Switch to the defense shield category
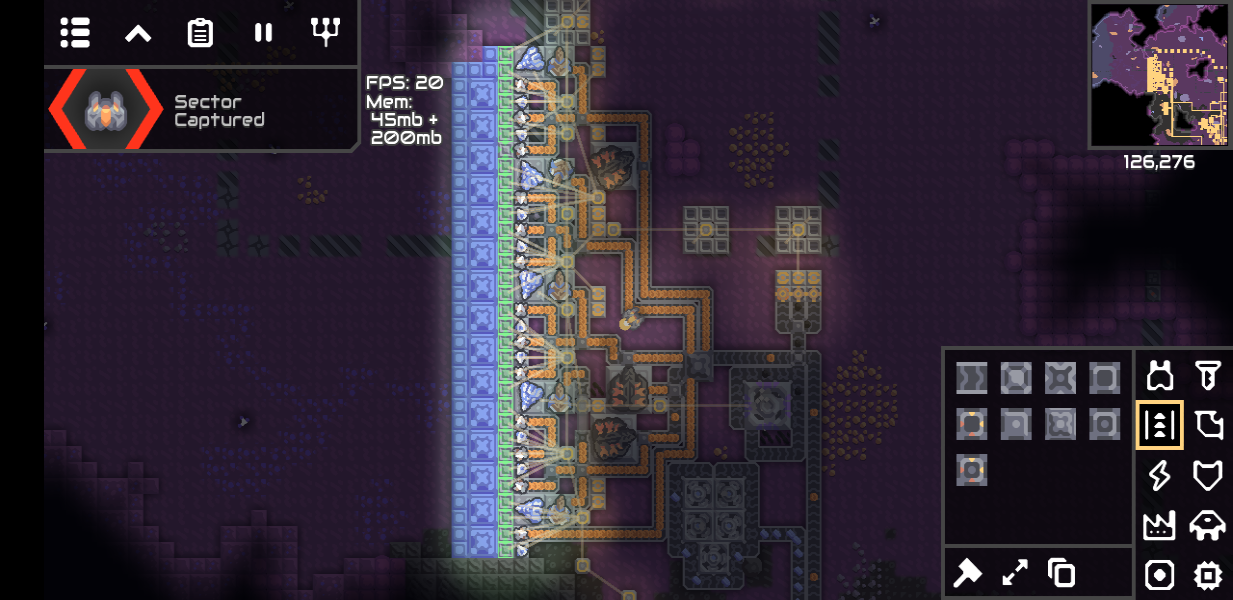Screen dimensions: 1233x600 pyautogui.click(x=1208, y=476)
